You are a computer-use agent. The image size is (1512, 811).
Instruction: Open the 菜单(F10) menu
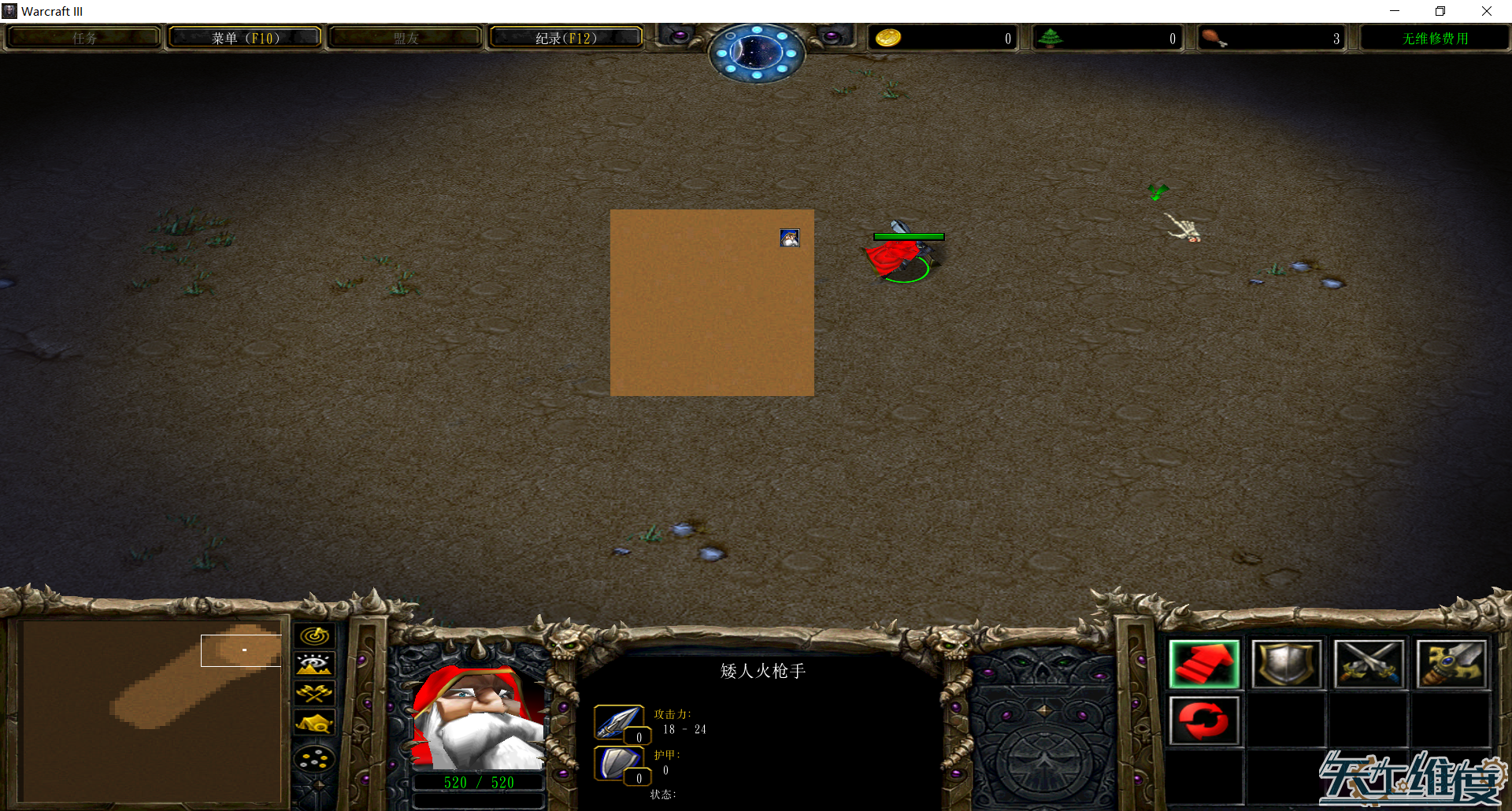(x=244, y=36)
